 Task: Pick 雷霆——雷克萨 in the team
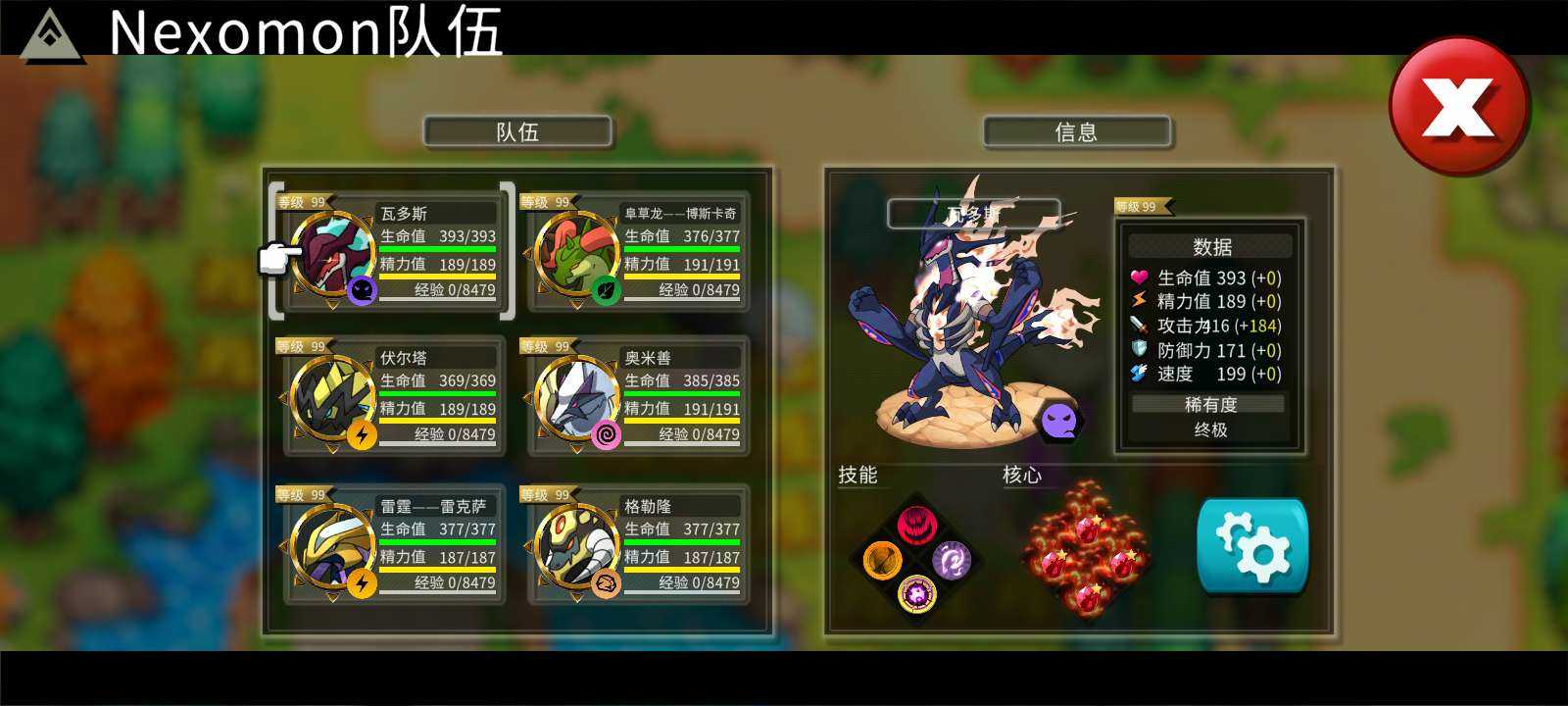(394, 544)
